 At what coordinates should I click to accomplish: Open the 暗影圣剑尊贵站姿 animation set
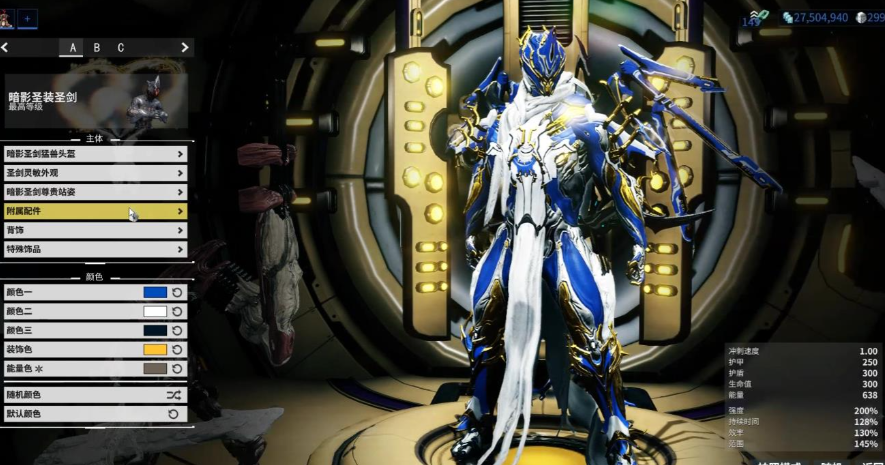95,192
